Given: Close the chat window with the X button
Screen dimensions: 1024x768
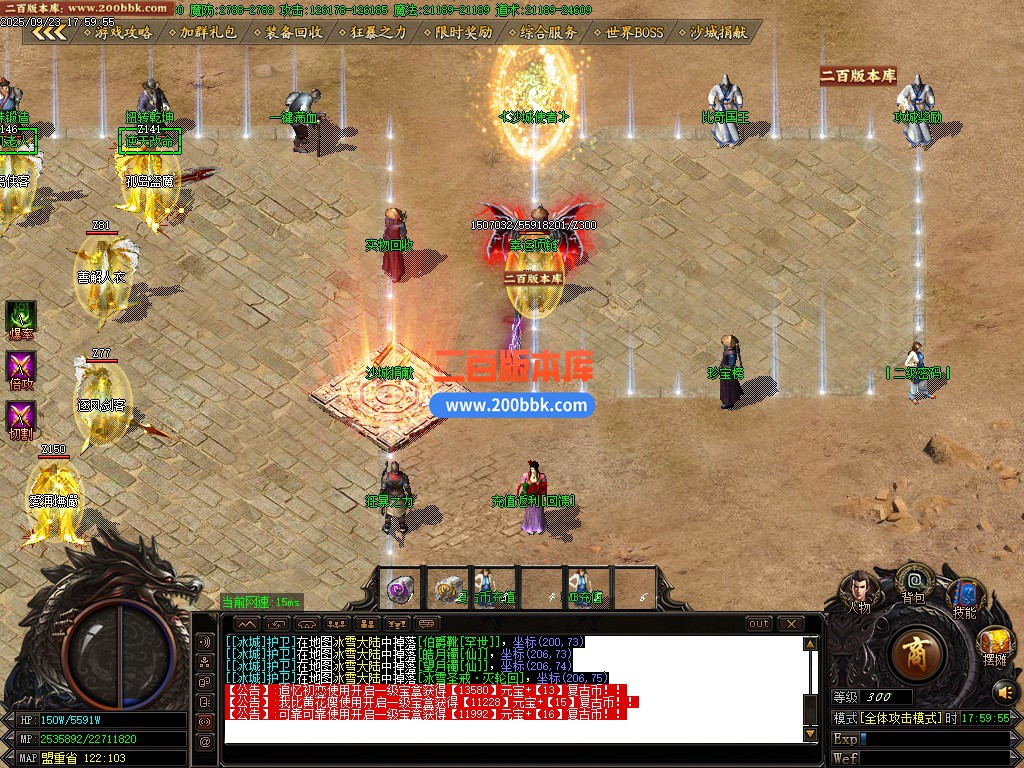Looking at the screenshot, I should point(791,624).
